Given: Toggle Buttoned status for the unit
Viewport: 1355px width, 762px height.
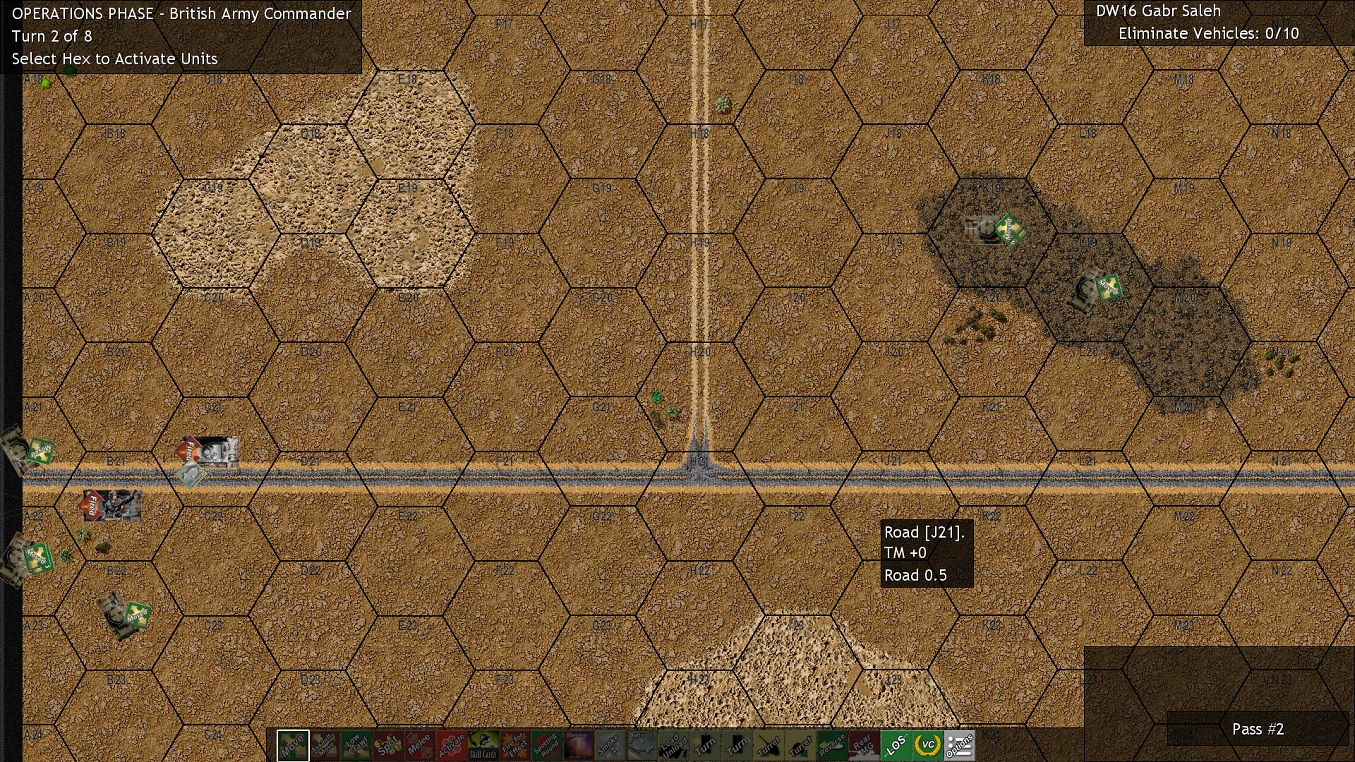Looking at the screenshot, I should tap(640, 746).
